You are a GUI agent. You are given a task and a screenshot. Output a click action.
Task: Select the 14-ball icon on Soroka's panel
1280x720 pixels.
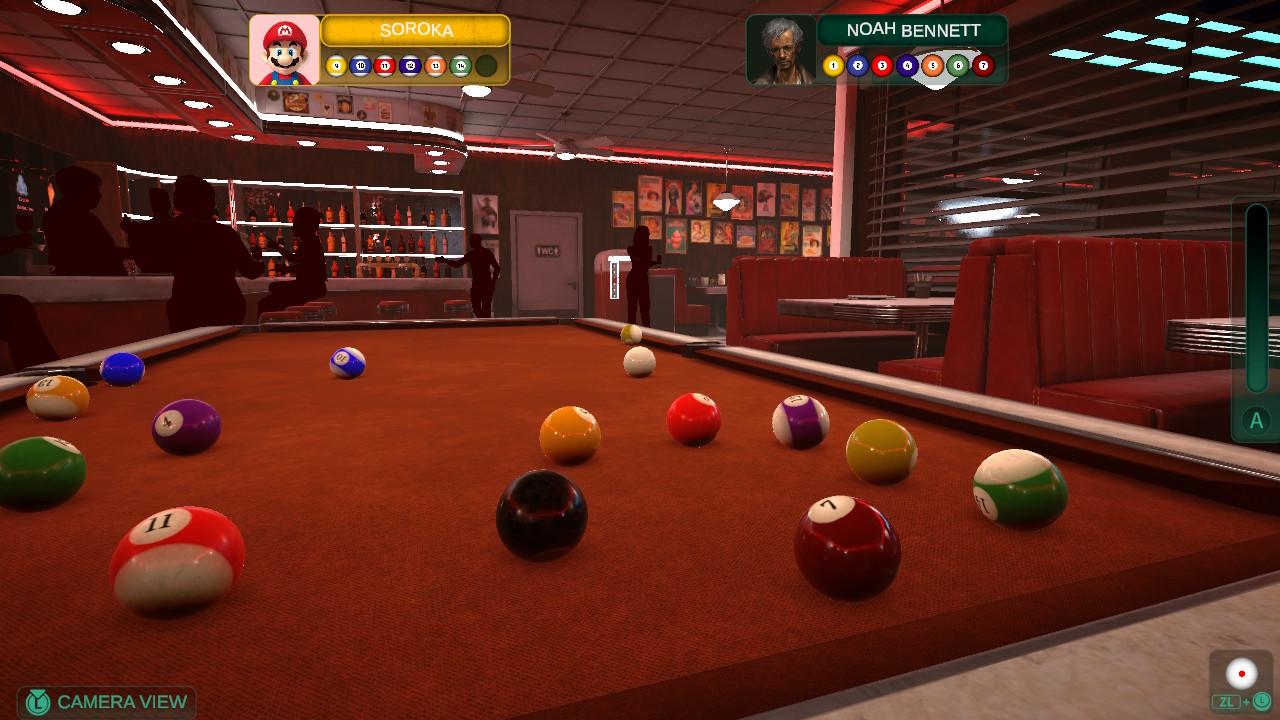[x=459, y=66]
